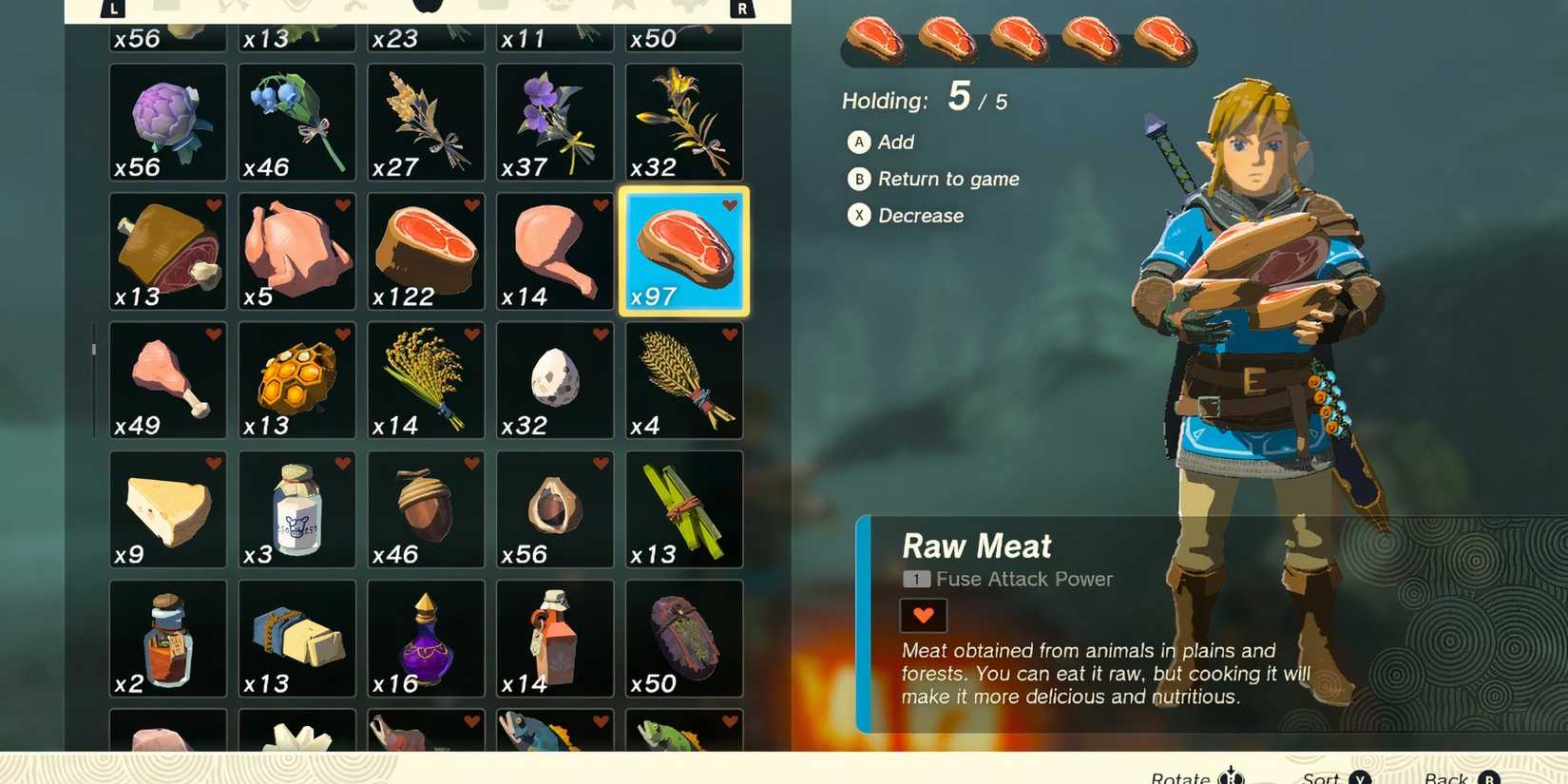The height and width of the screenshot is (784, 1568).
Task: Select the purple Elixir bottle item
Action: click(426, 637)
